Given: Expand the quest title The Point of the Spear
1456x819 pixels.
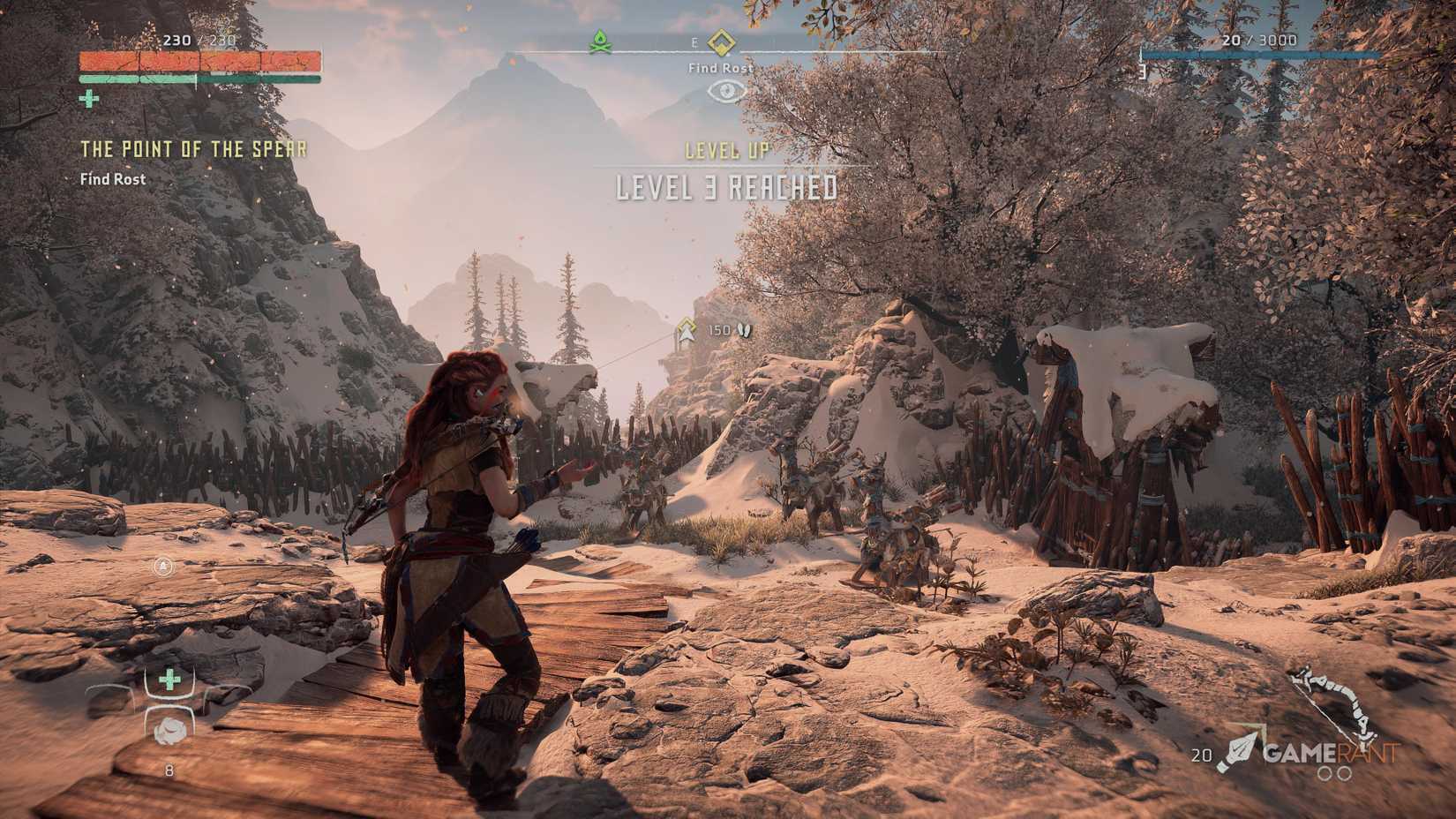Looking at the screenshot, I should [192, 149].
